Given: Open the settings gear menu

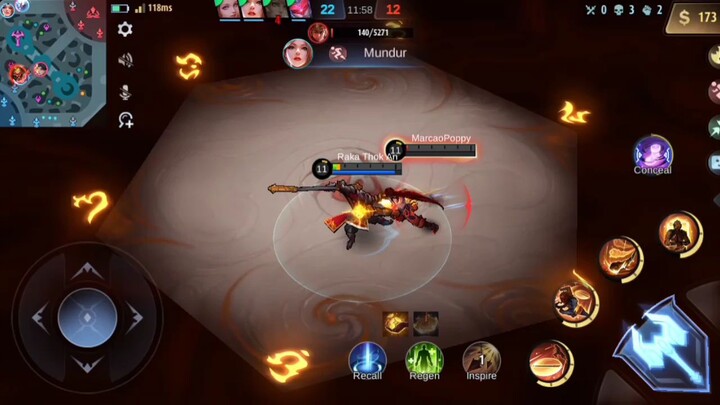Looking at the screenshot, I should [125, 29].
